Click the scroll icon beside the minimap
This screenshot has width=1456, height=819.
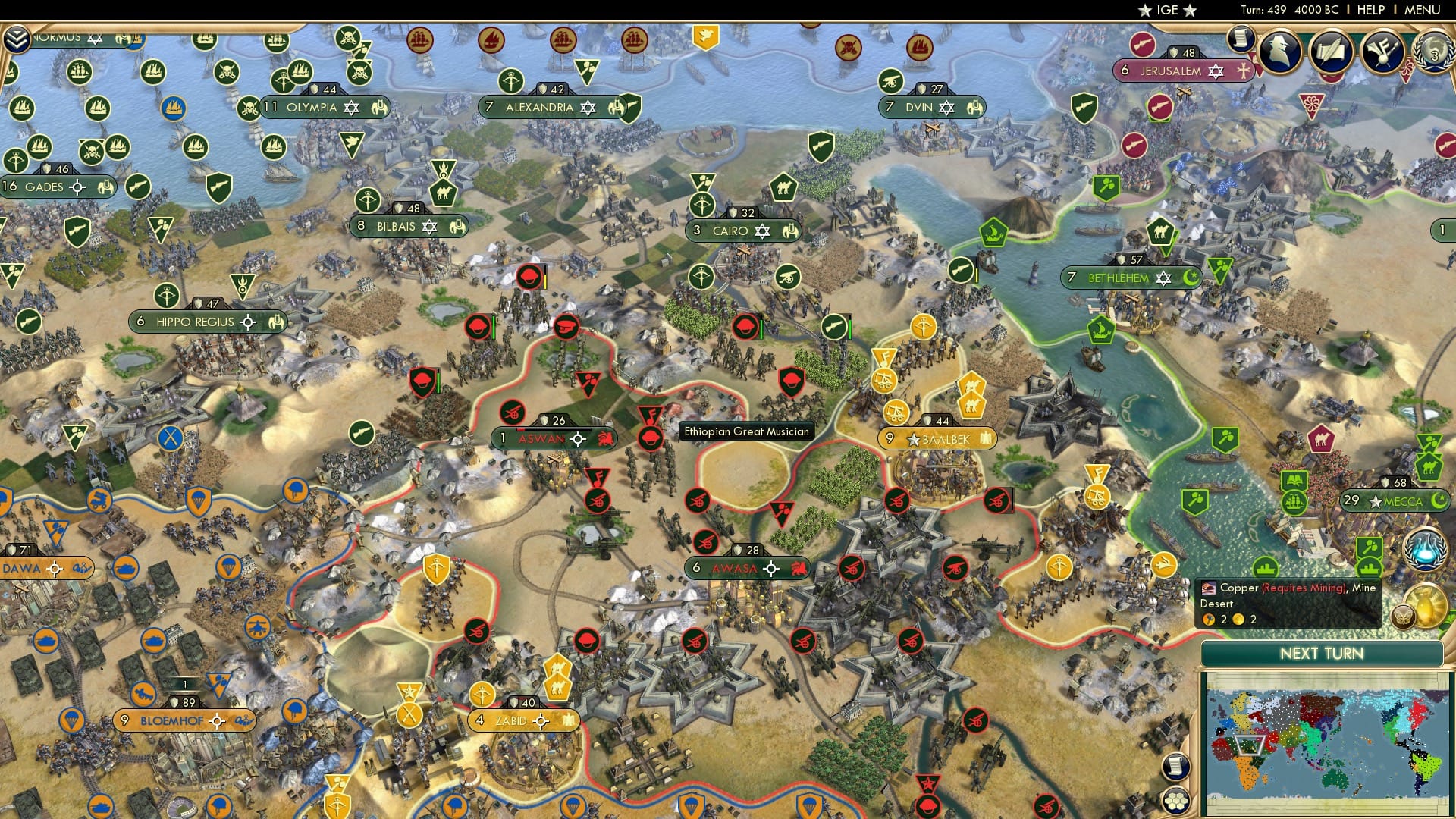(x=1176, y=767)
